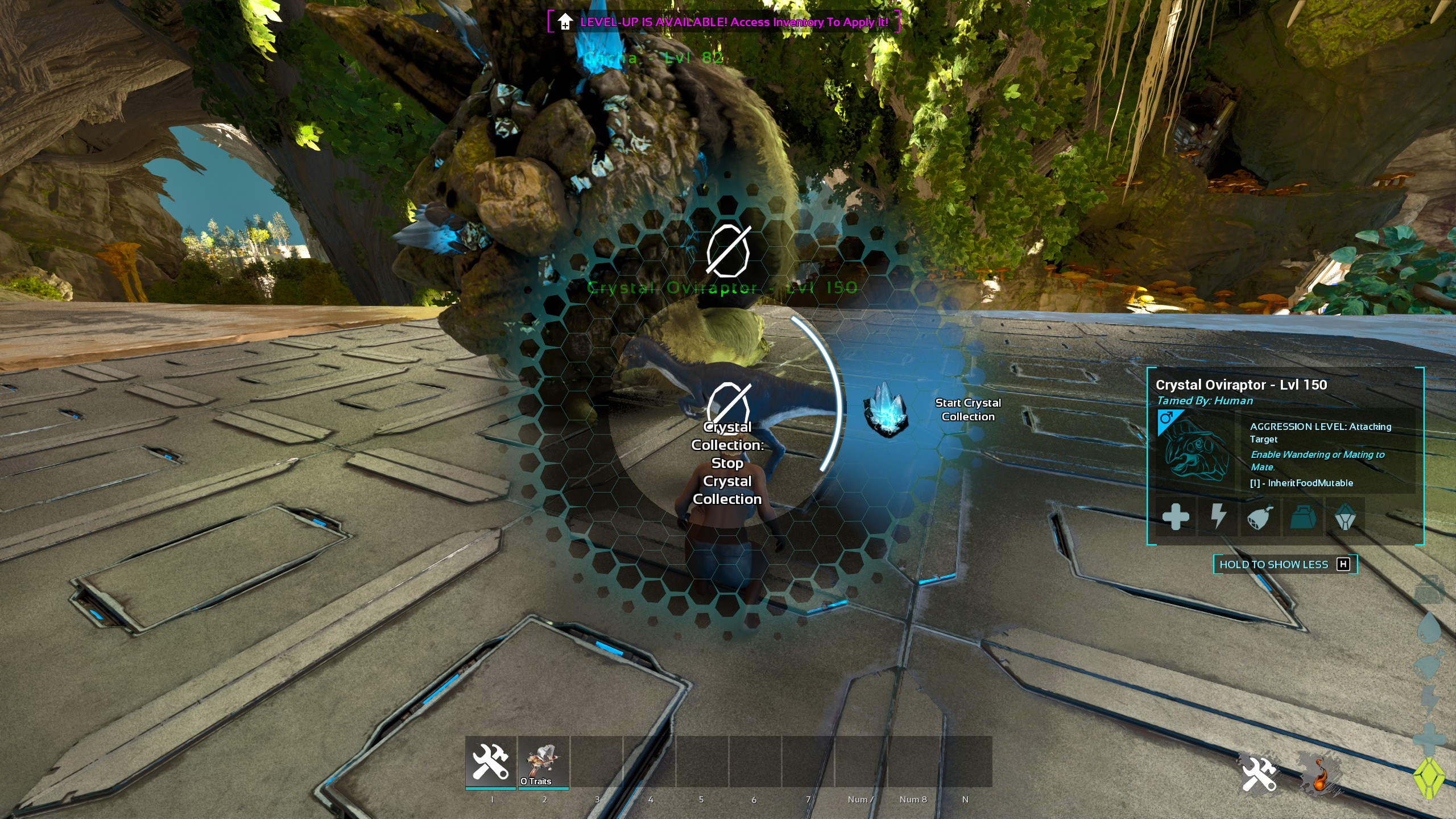The width and height of the screenshot is (1456, 819).
Task: Click the slashed-circle icon at the wheel's top
Action: [x=728, y=251]
